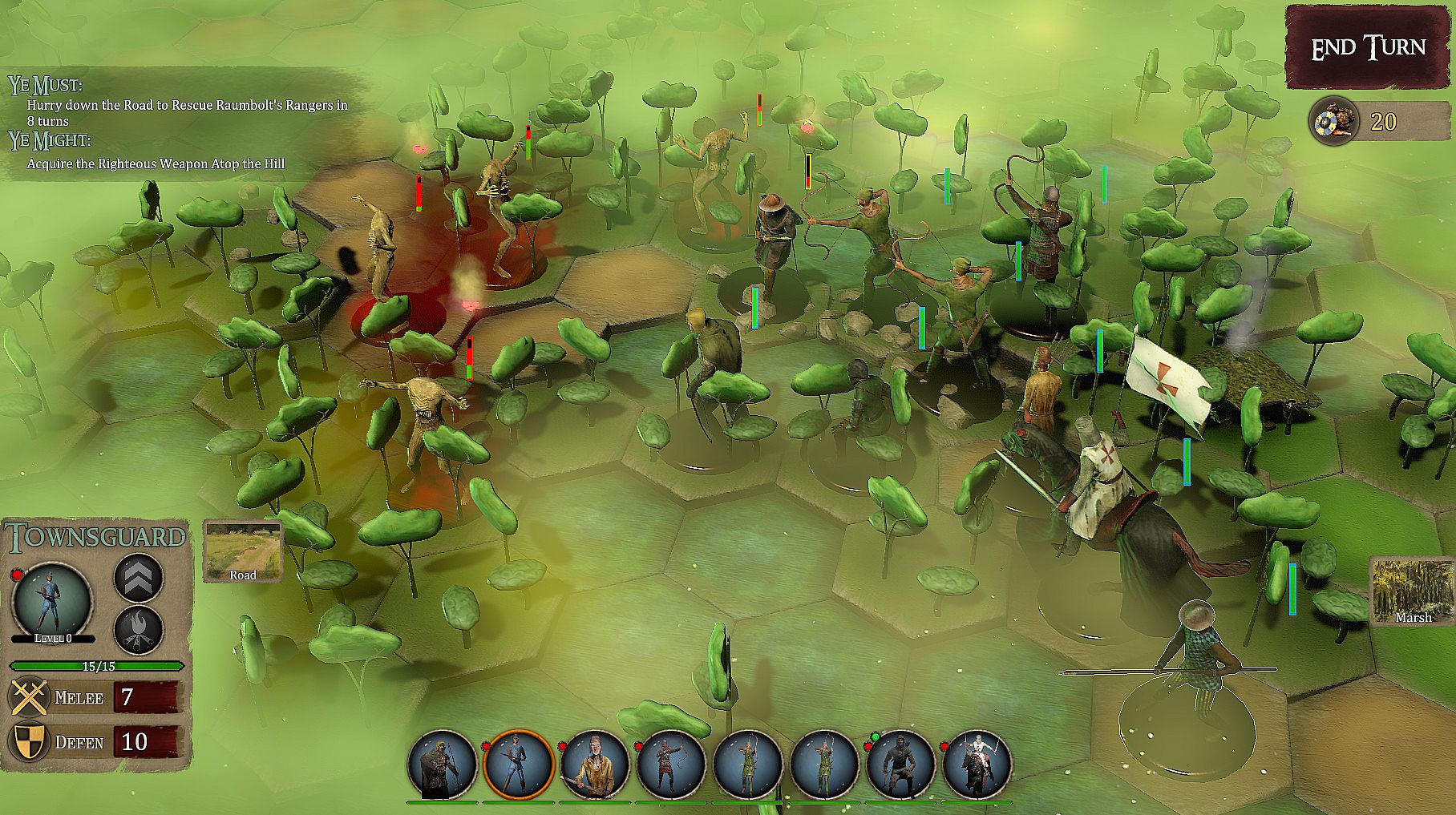Select the brown-armored archer drawing bow portrait
1456x815 pixels.
[x=670, y=765]
